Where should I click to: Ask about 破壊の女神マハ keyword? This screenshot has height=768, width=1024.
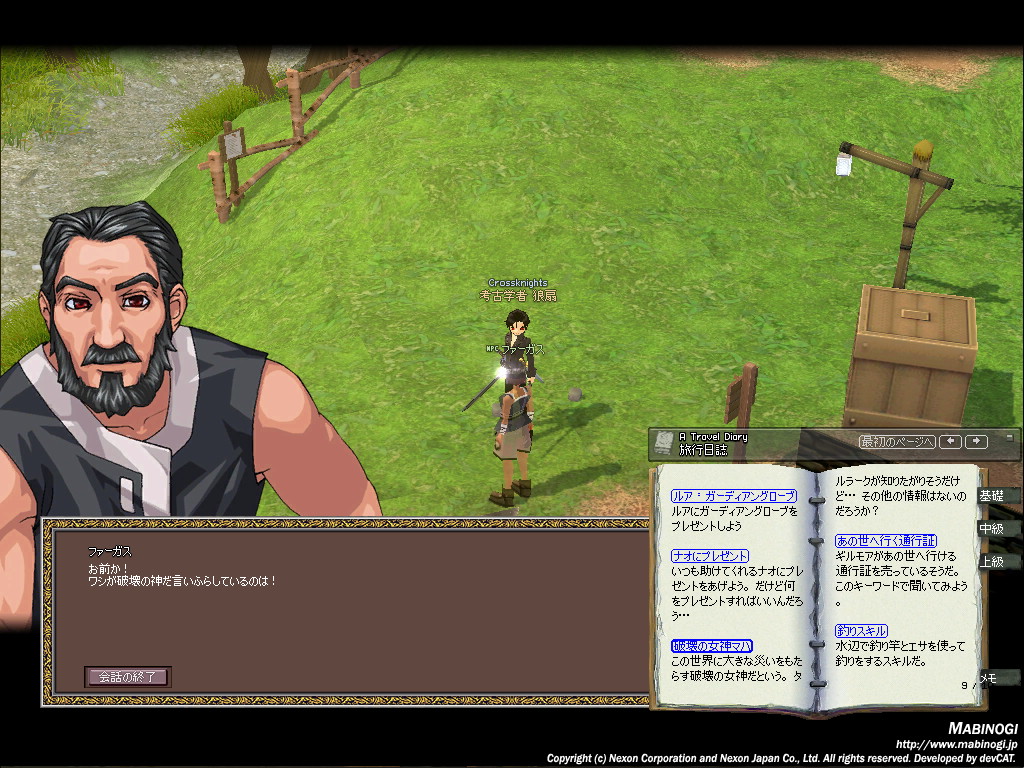pyautogui.click(x=712, y=646)
